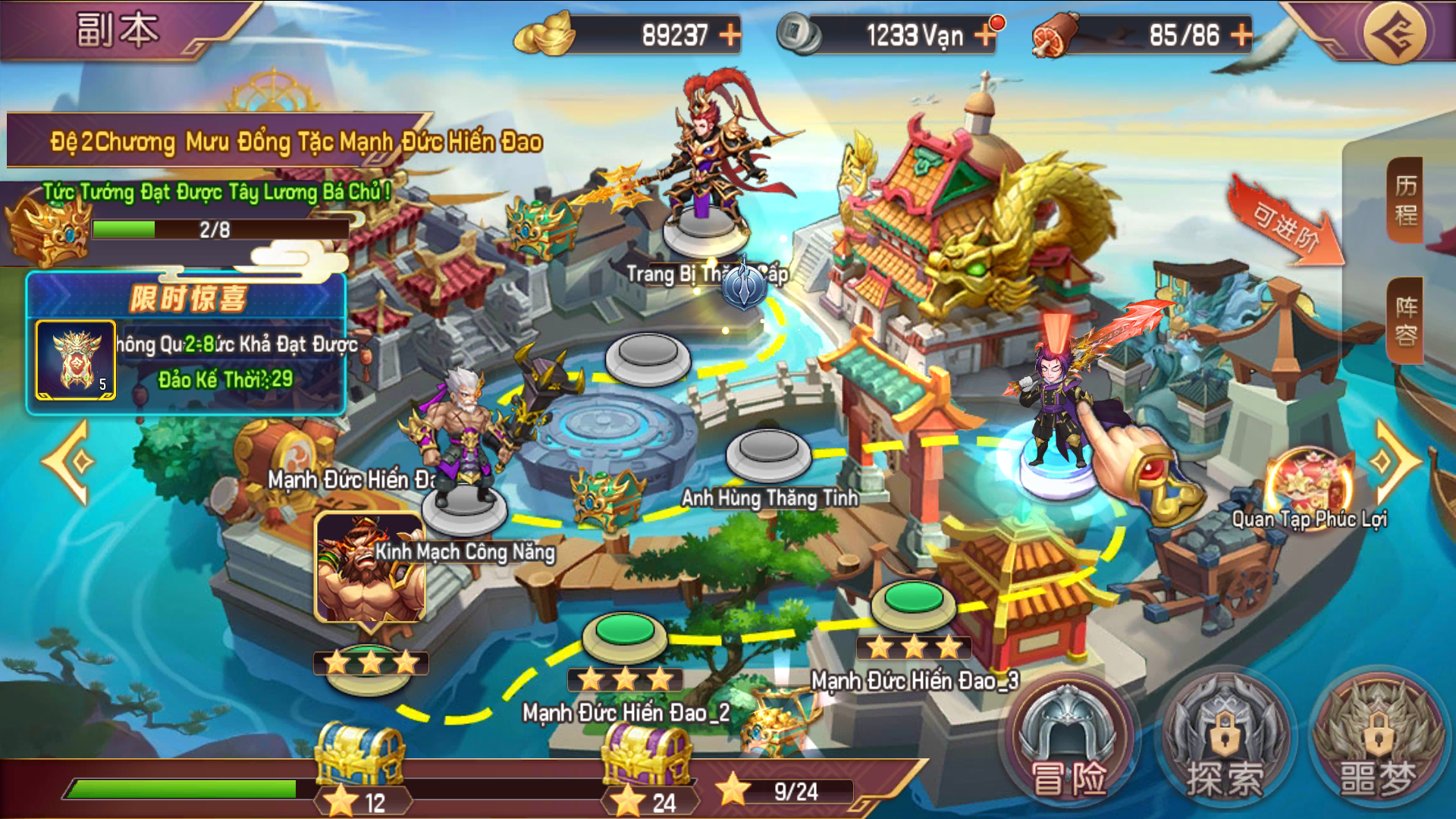The image size is (1456, 819).
Task: Go back using the gold return button
Action: [x=1394, y=33]
